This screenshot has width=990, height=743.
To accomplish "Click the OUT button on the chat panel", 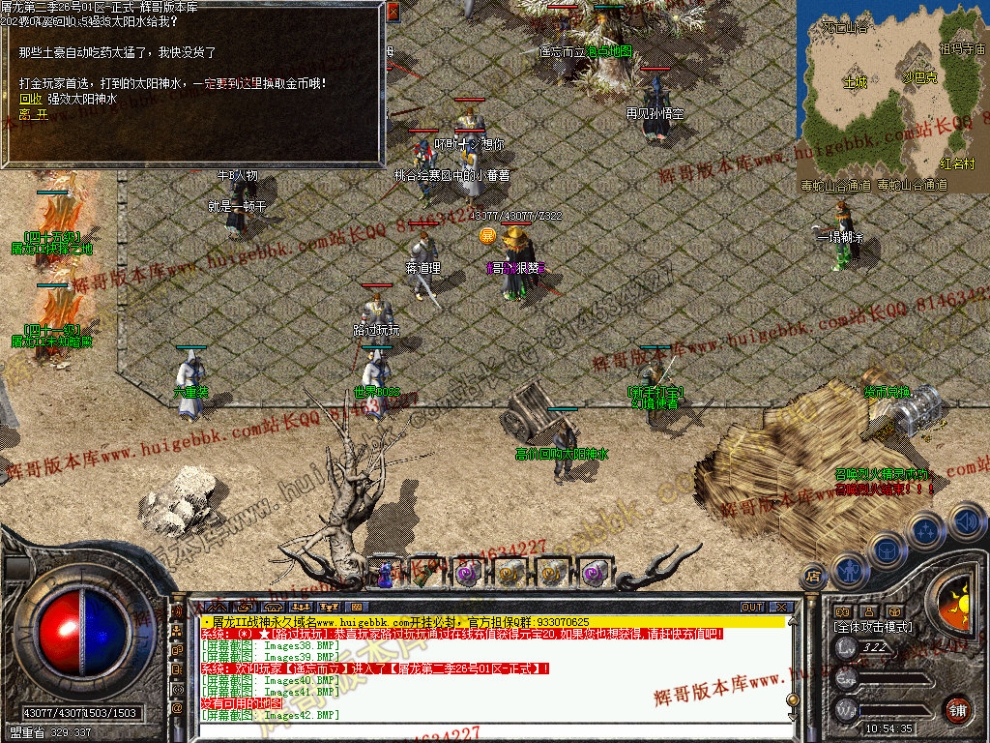I will [752, 607].
